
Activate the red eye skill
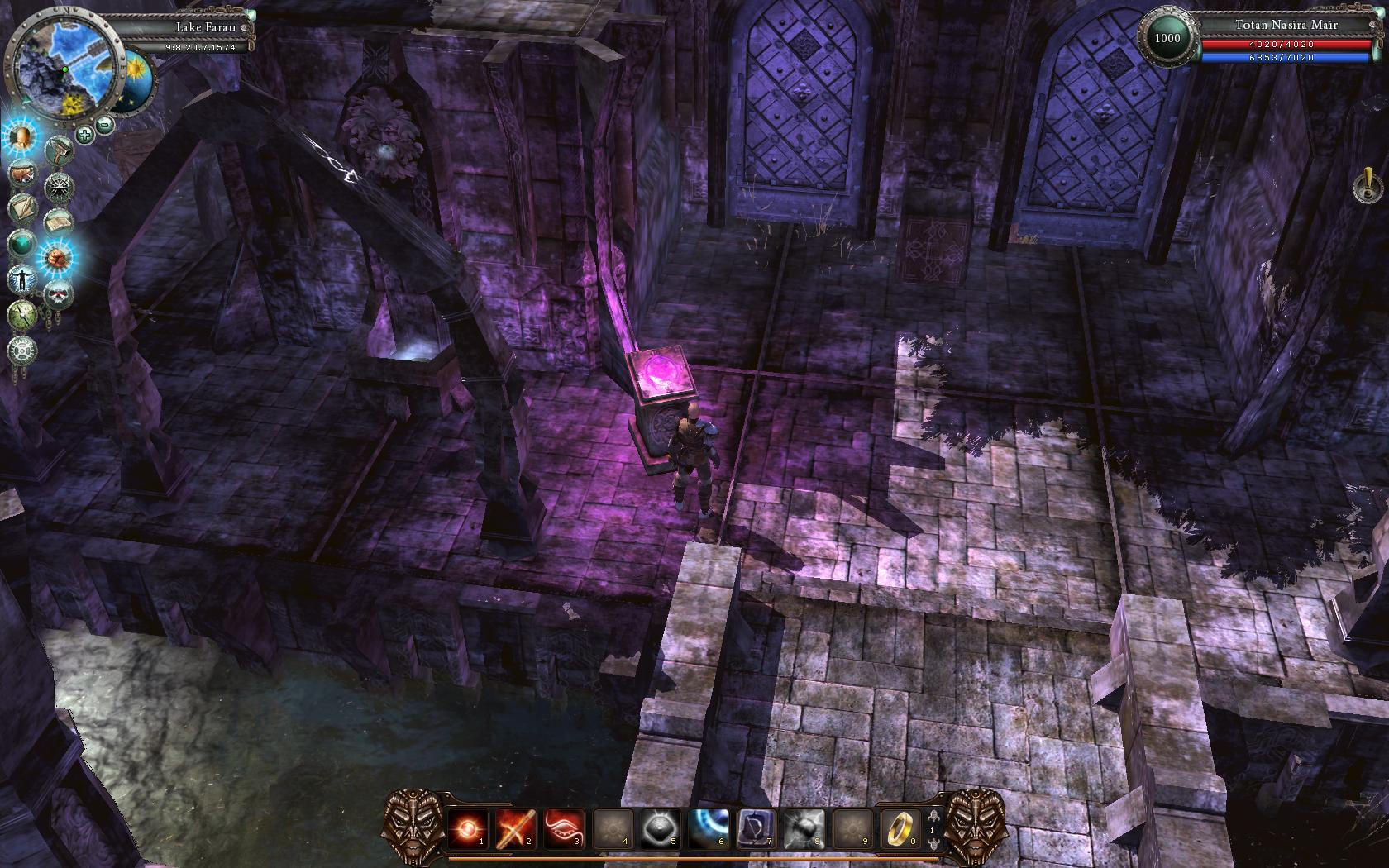point(564,827)
